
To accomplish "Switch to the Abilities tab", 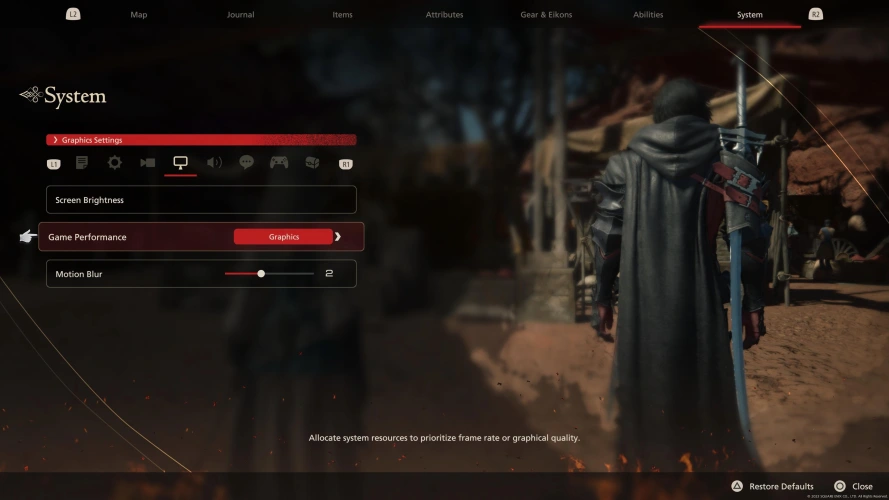I will point(648,15).
